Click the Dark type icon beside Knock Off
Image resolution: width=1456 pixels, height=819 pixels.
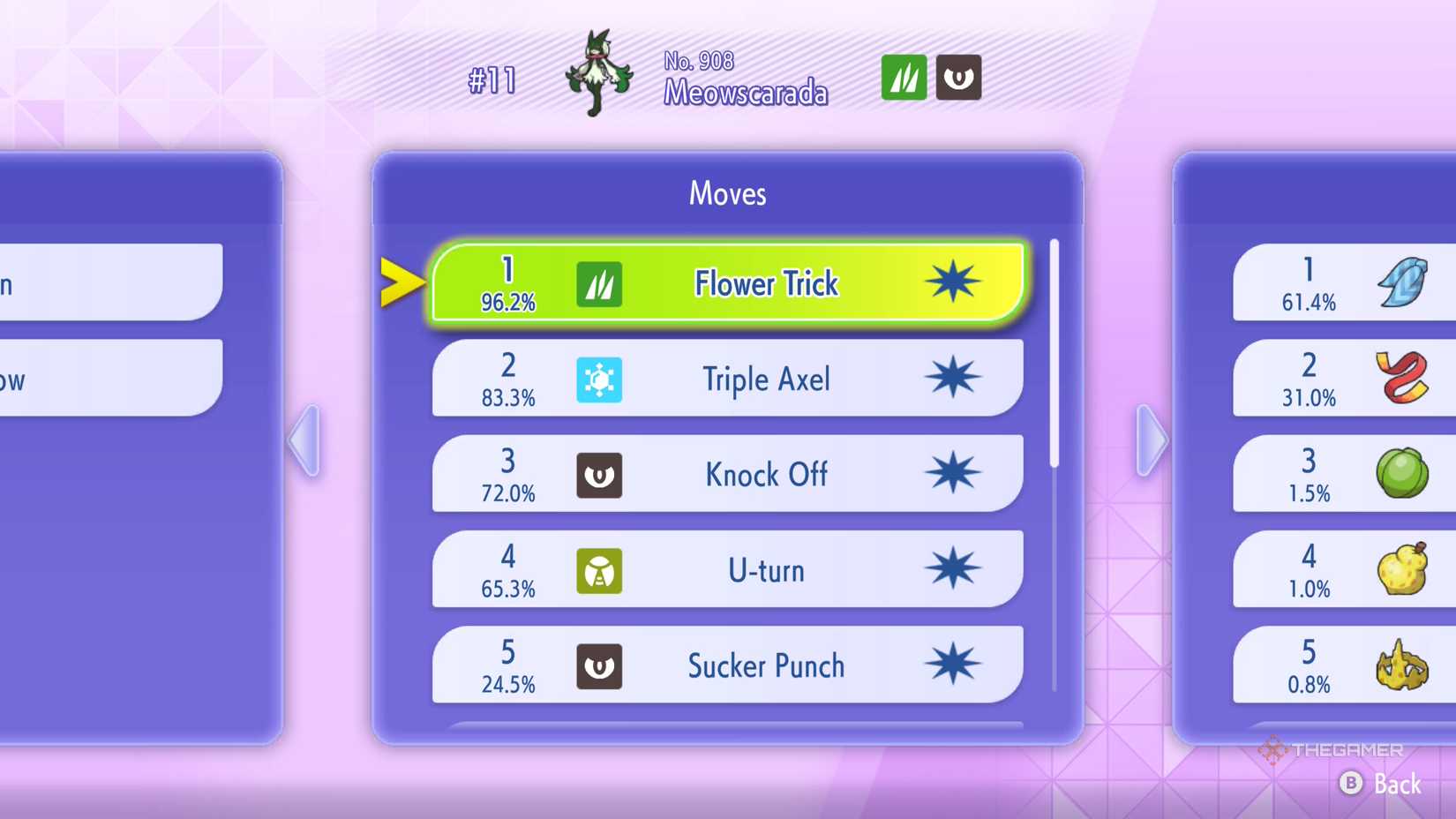point(600,475)
